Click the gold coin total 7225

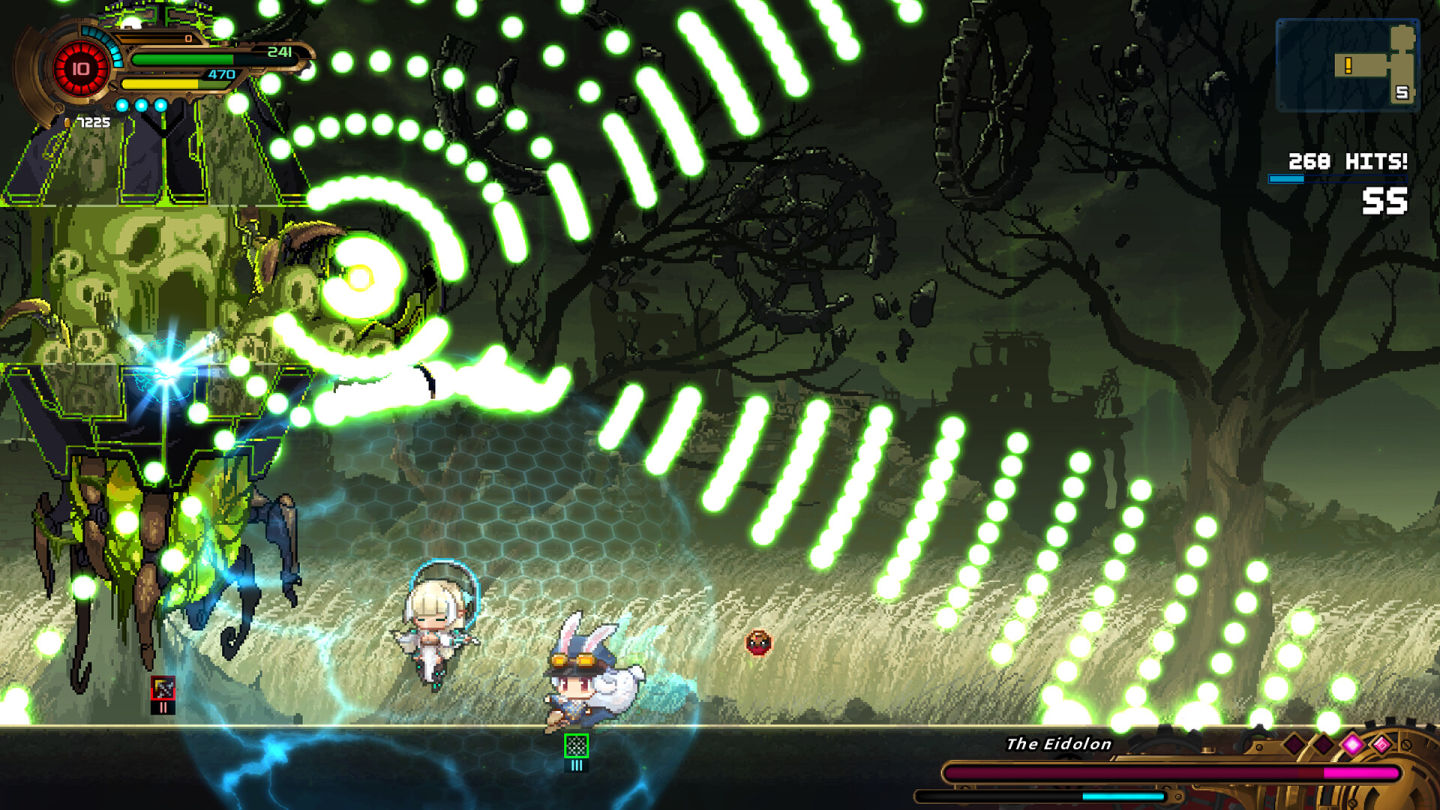pyautogui.click(x=94, y=122)
